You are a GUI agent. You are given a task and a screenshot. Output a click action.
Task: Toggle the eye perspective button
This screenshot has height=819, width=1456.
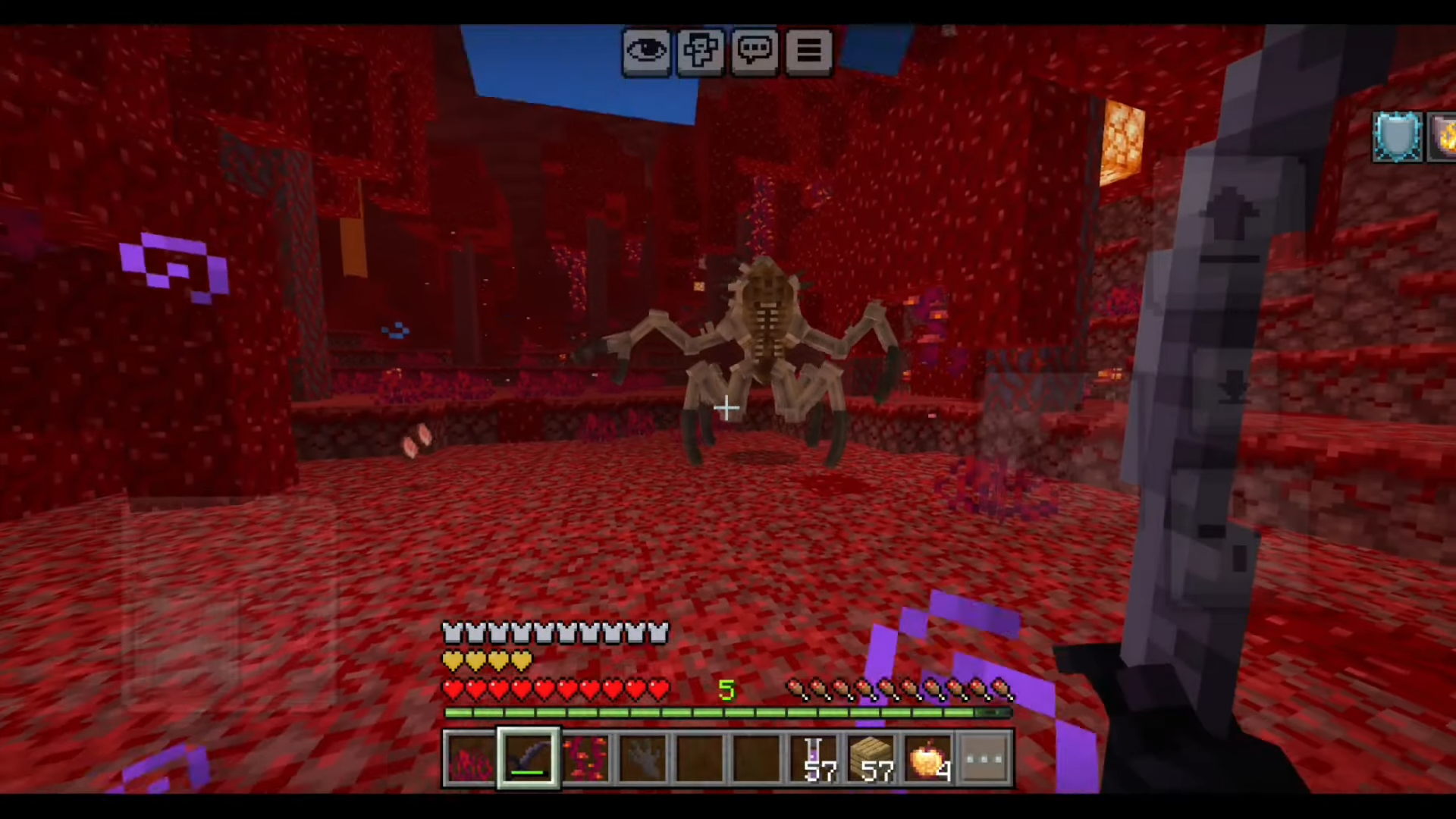tap(646, 52)
